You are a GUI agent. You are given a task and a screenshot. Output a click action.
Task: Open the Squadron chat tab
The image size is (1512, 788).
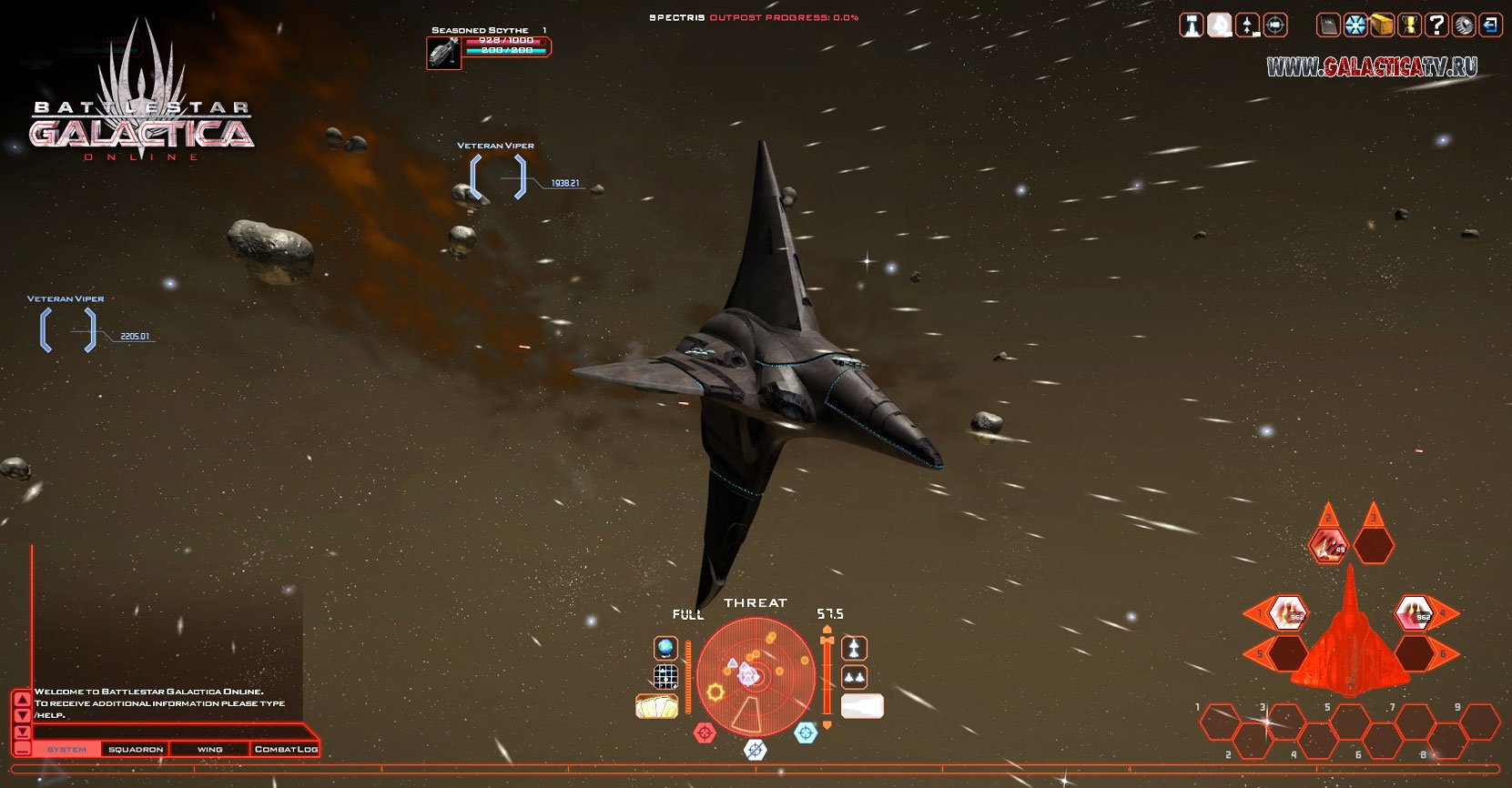(x=136, y=749)
